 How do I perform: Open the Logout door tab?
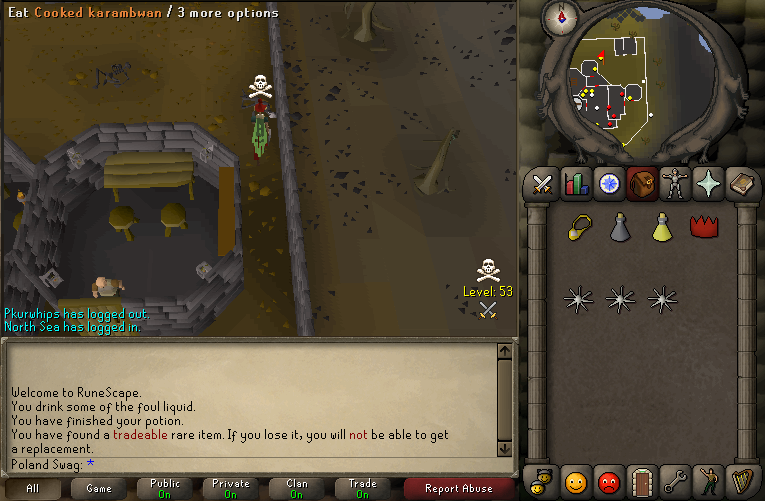click(x=641, y=482)
